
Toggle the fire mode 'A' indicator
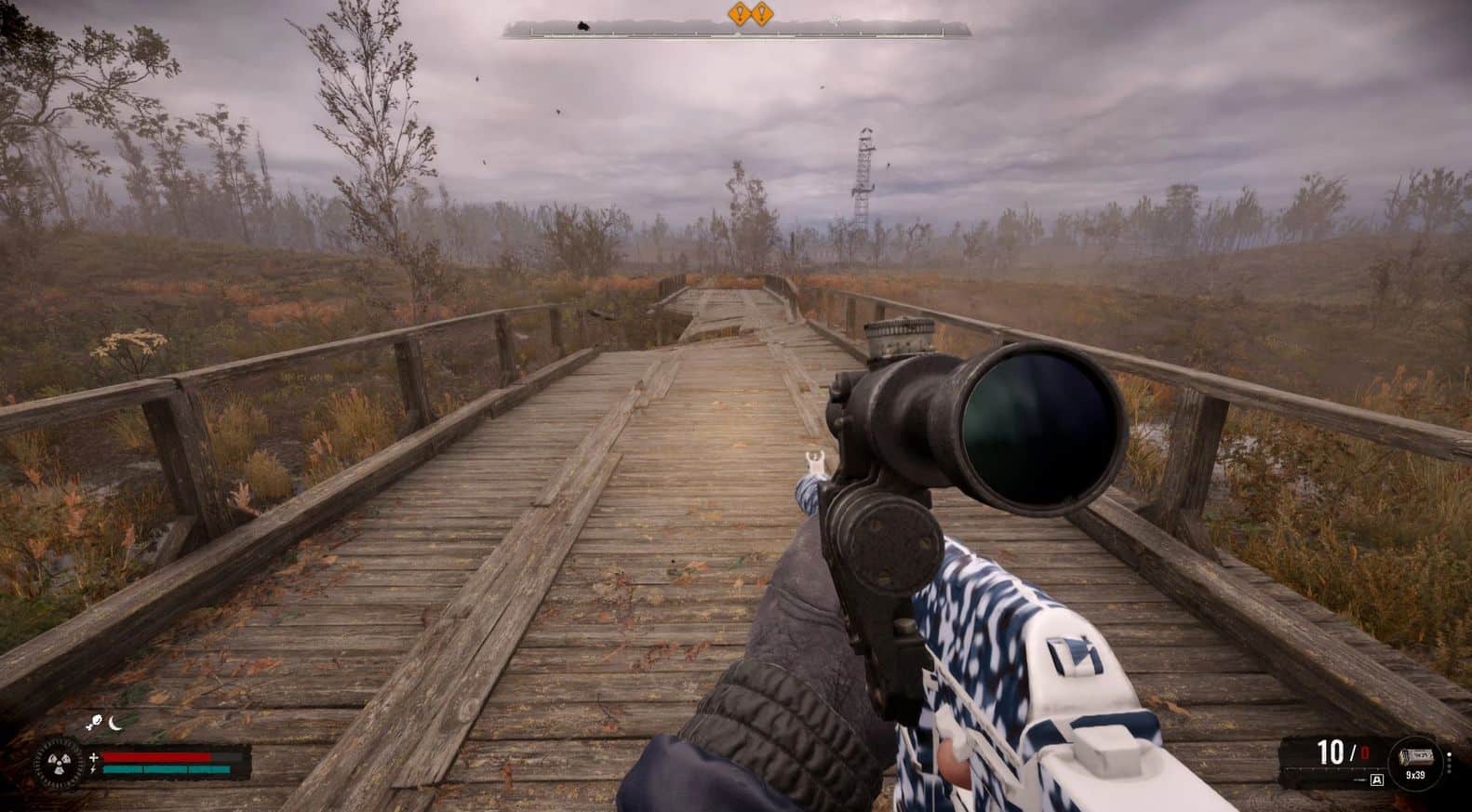point(1377,779)
